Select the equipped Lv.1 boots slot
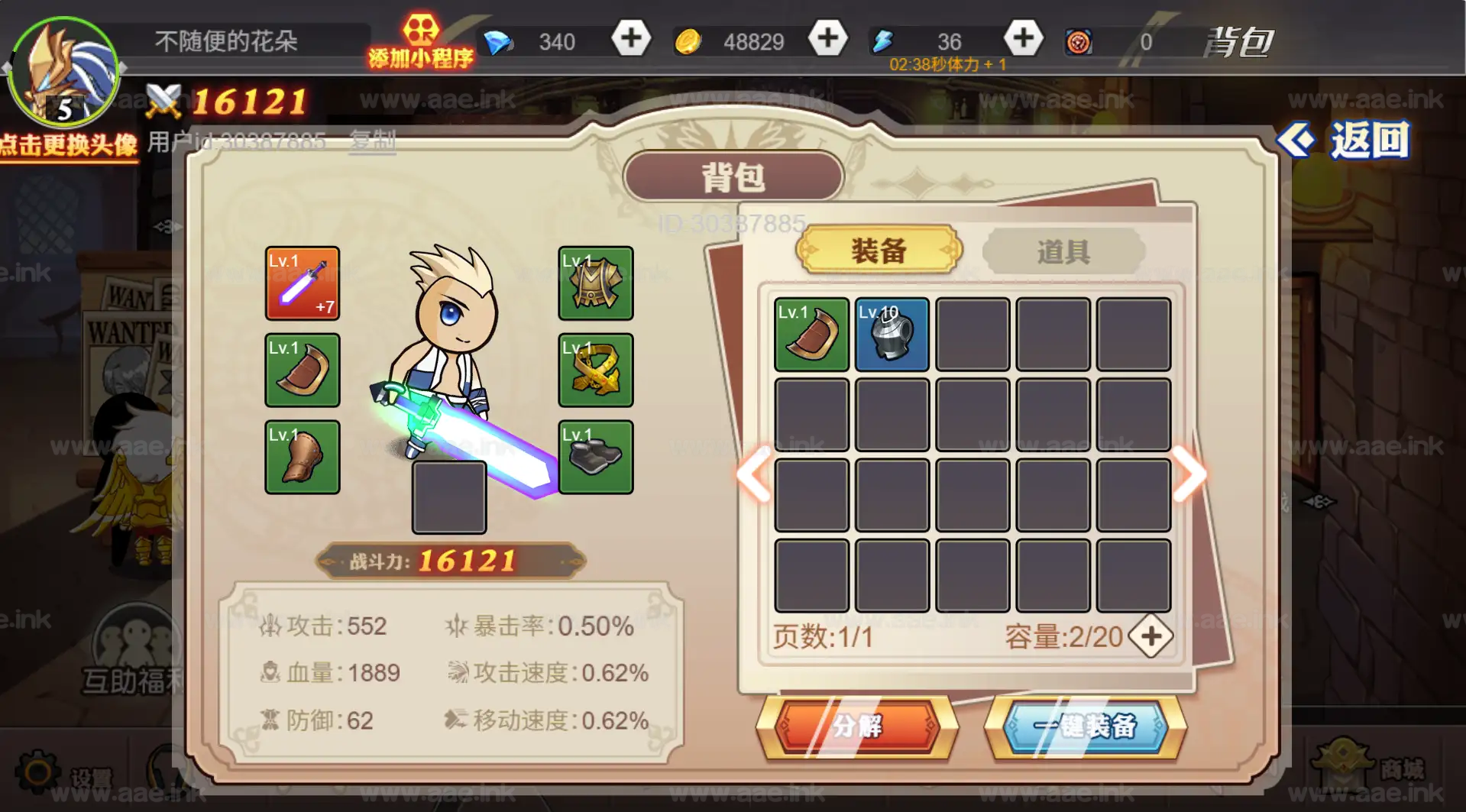This screenshot has height=812, width=1466. [x=595, y=458]
